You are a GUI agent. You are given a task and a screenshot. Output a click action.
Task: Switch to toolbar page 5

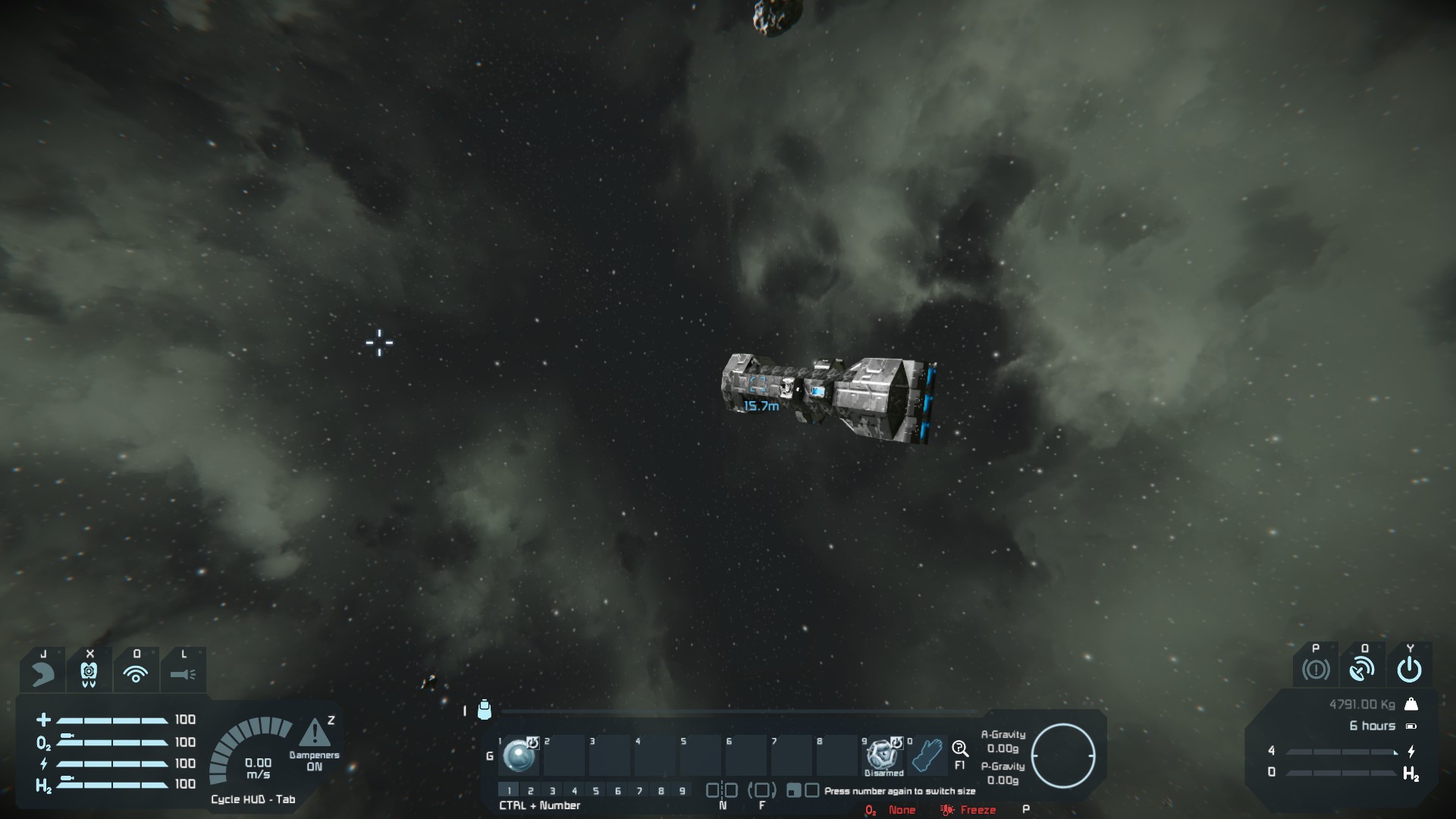coord(596,791)
